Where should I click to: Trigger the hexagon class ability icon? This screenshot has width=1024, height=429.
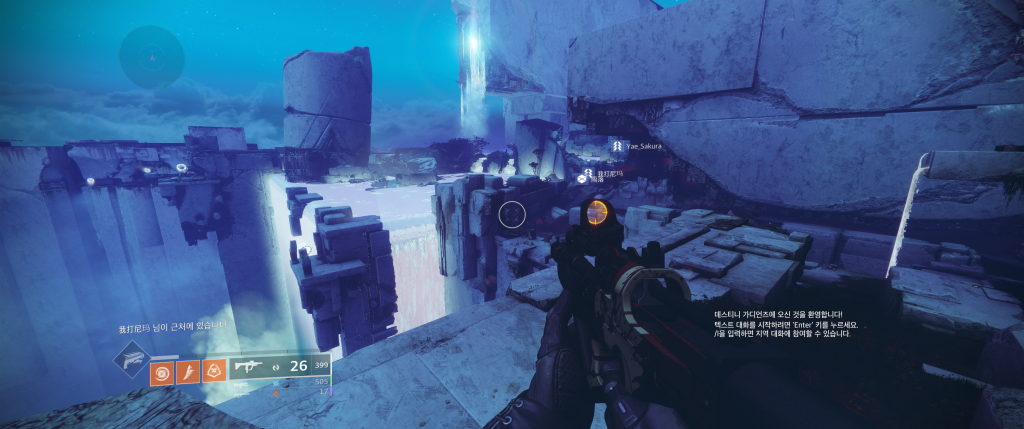(x=213, y=373)
